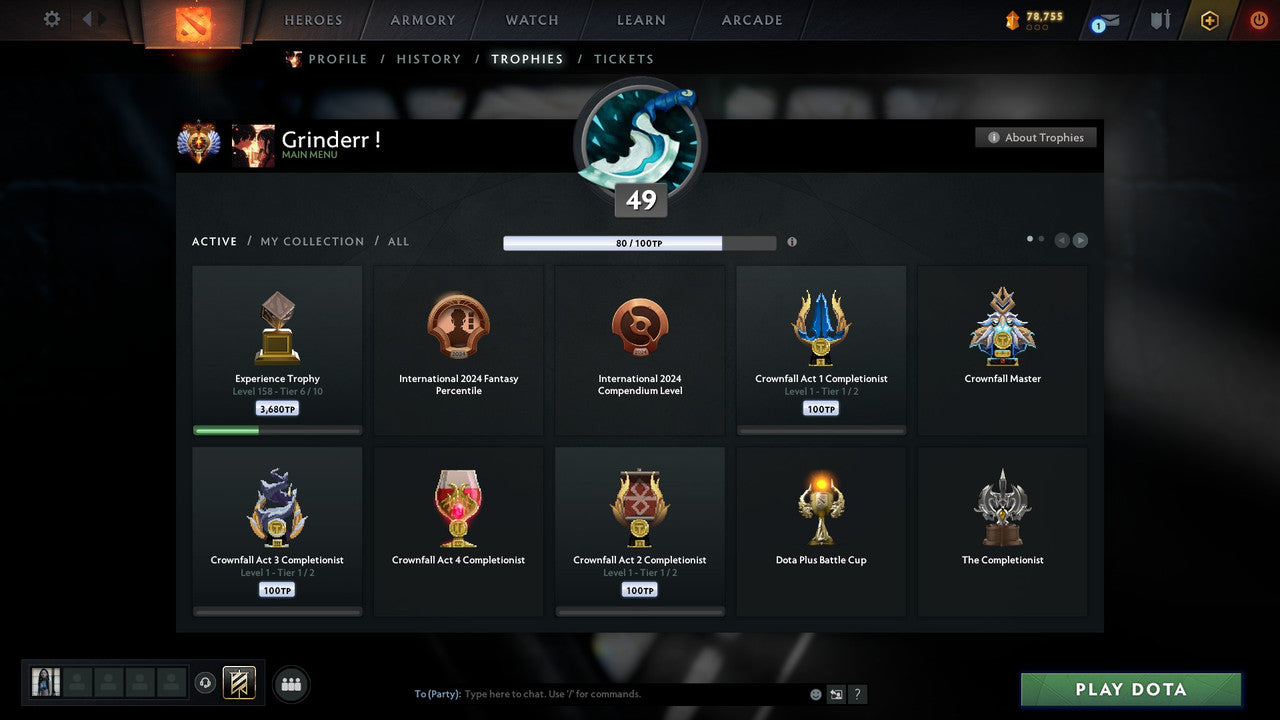Select the second trophy page dot
This screenshot has height=720, width=1280.
click(x=1041, y=239)
